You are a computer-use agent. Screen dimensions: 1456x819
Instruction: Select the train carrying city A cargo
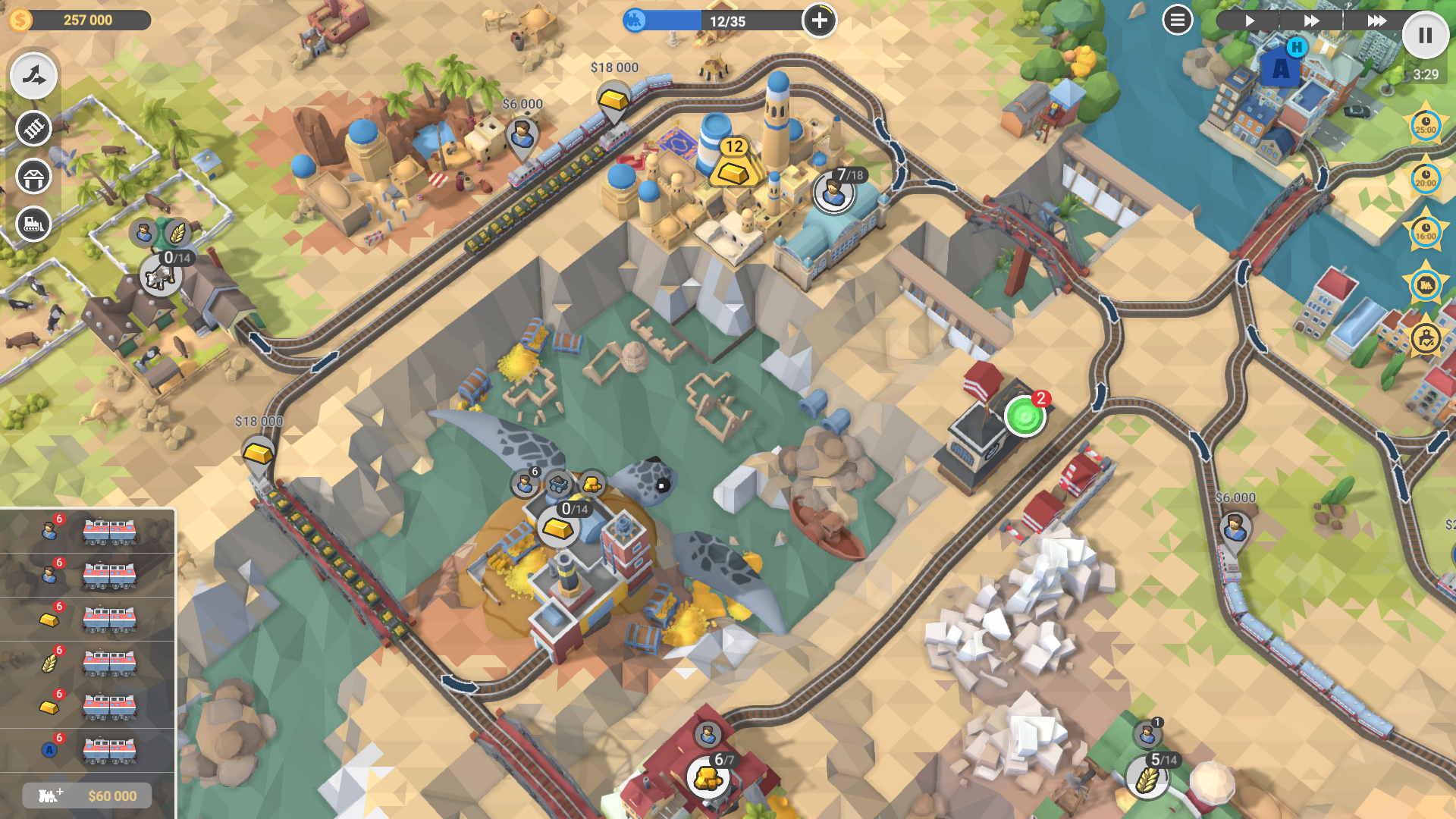tap(87, 751)
